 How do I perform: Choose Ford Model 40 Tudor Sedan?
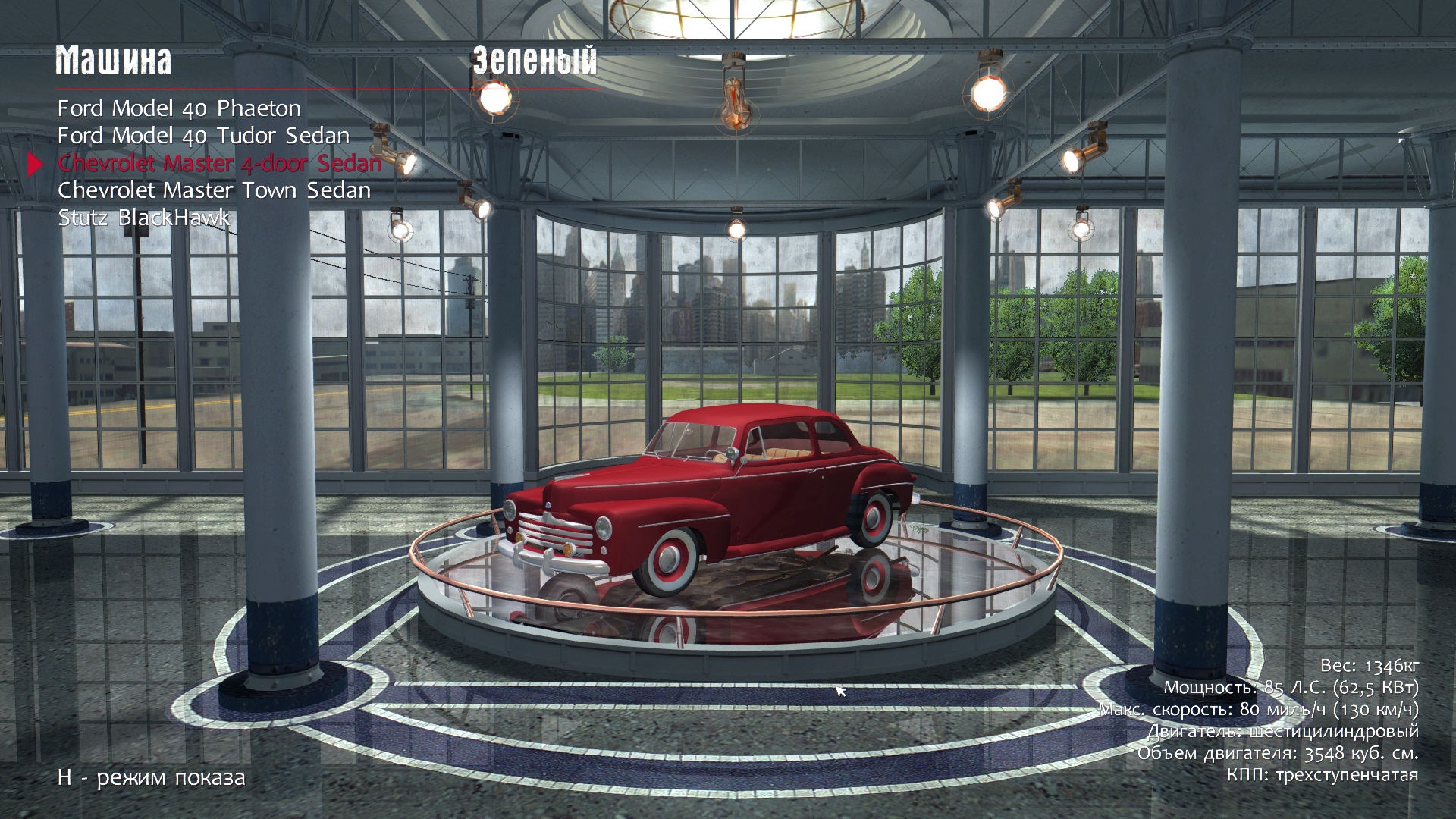pyautogui.click(x=203, y=136)
